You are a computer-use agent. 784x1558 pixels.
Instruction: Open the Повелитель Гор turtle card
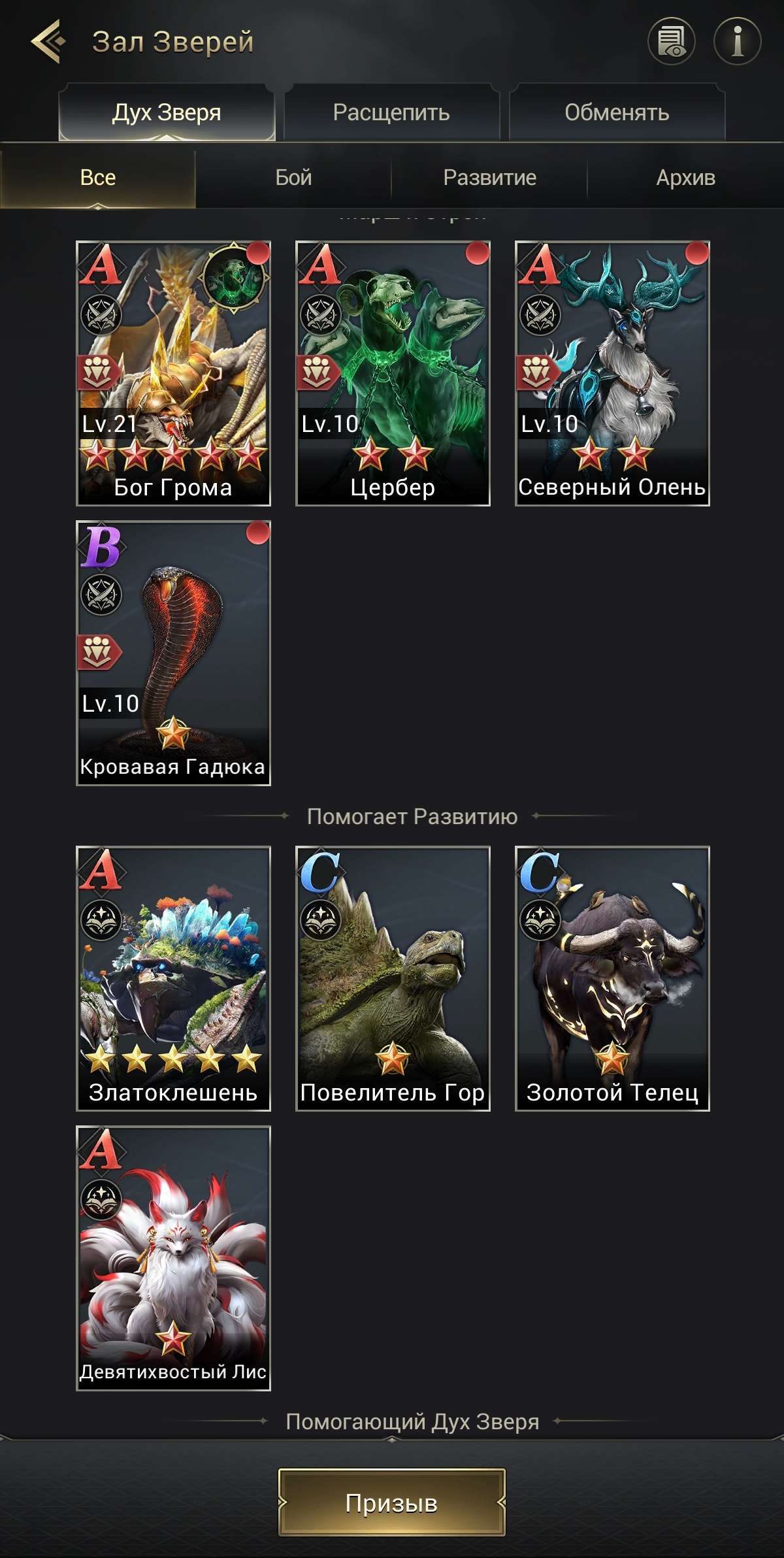pos(393,978)
